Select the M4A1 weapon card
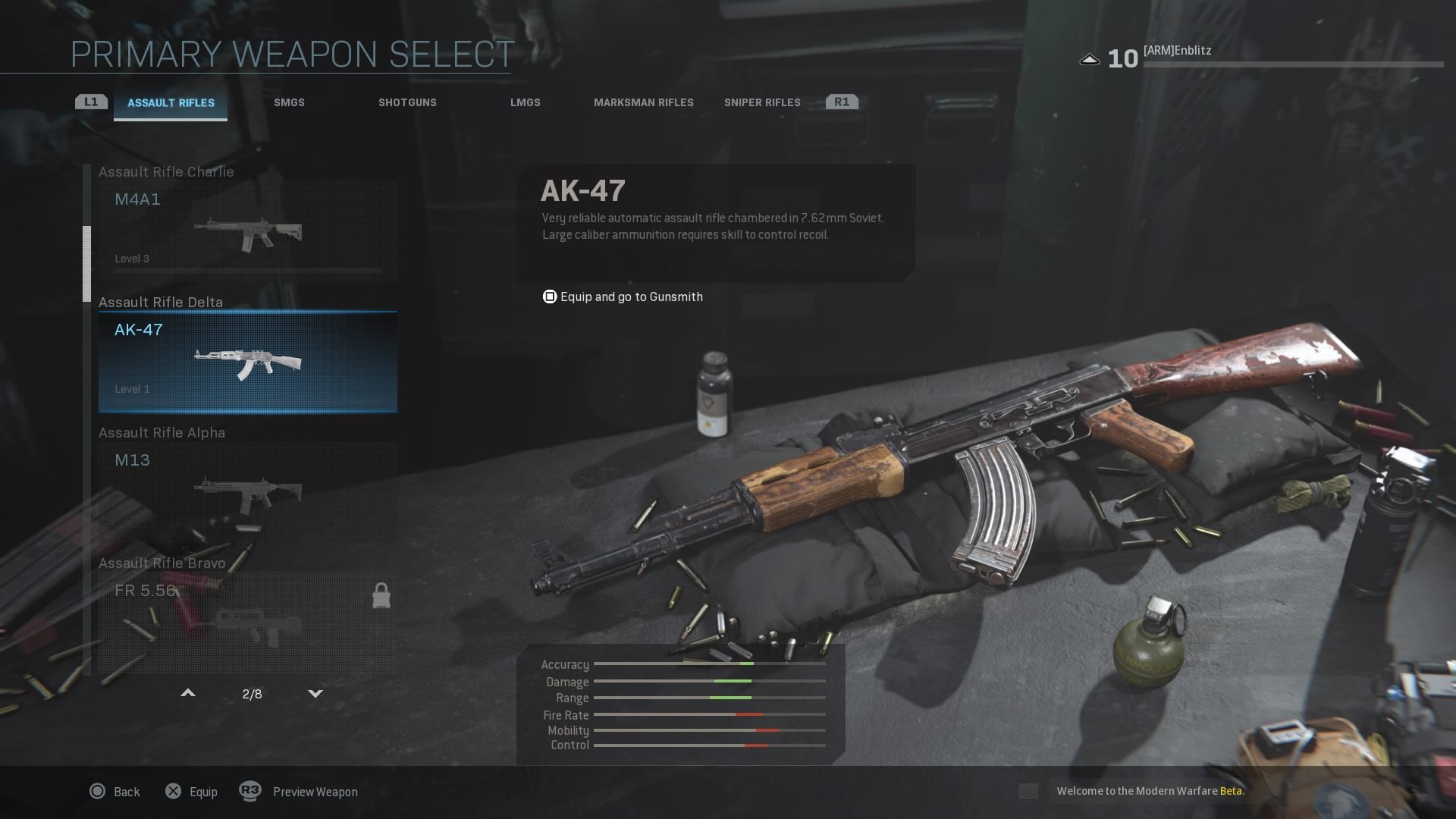1456x819 pixels. coord(247,227)
